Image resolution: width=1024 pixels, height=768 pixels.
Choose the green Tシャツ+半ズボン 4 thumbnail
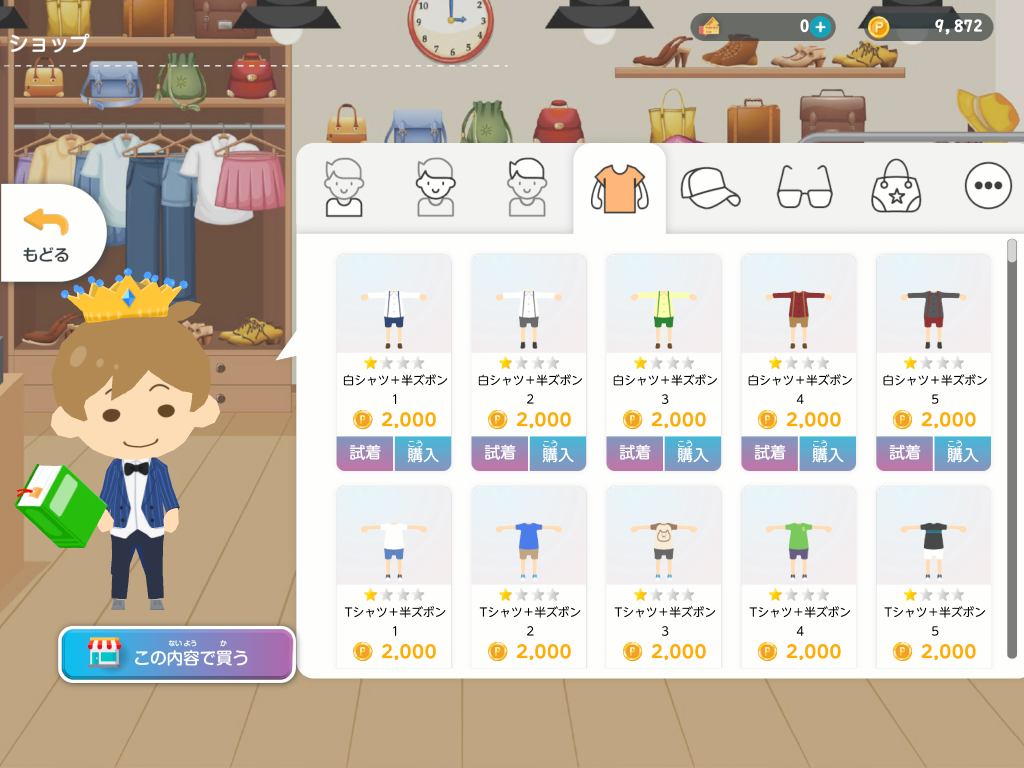click(x=798, y=535)
